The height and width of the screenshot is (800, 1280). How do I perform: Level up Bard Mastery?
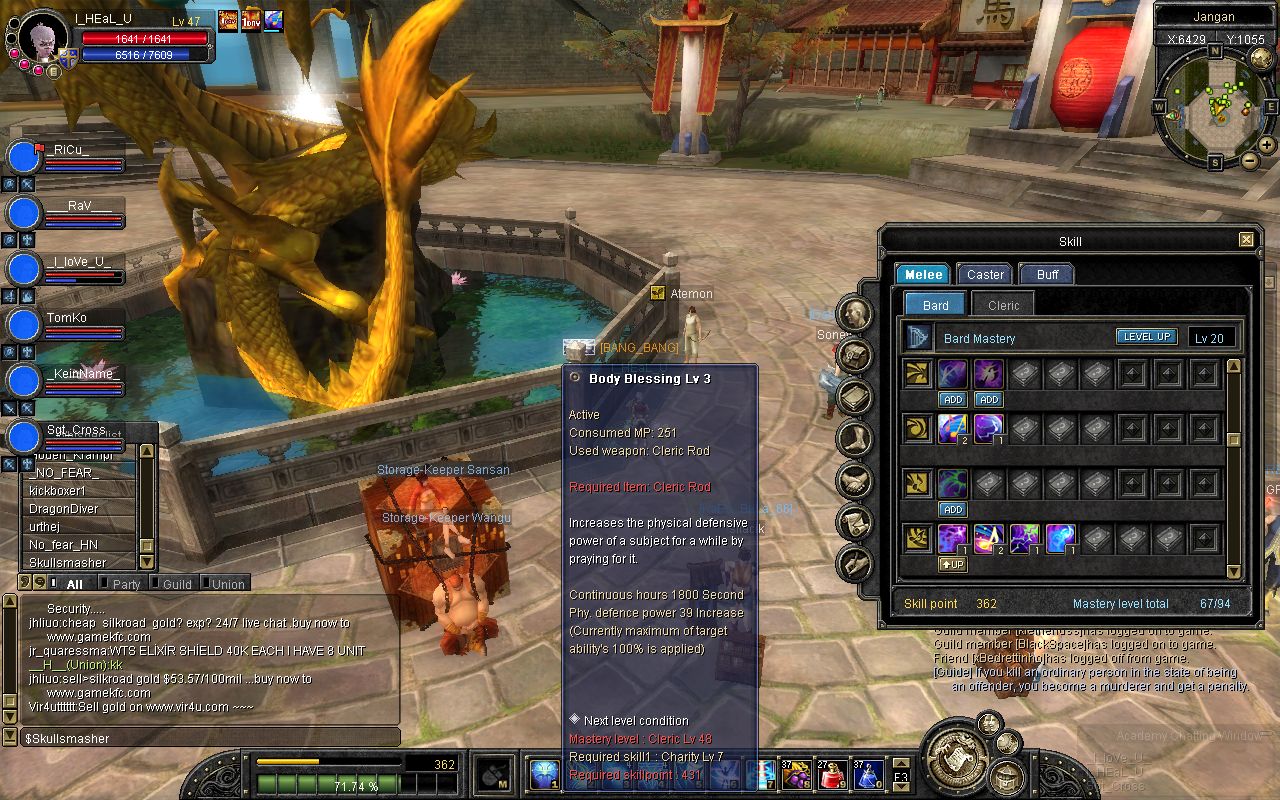click(x=1146, y=337)
